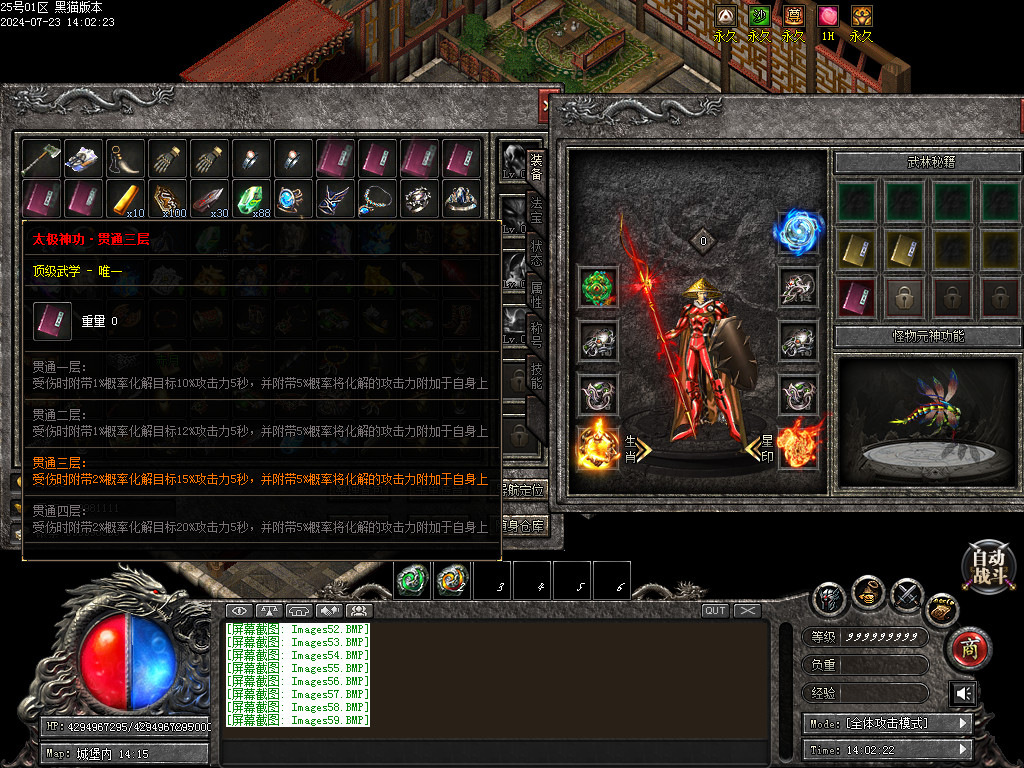
Task: Select the axe item in the bag
Action: coord(42,158)
